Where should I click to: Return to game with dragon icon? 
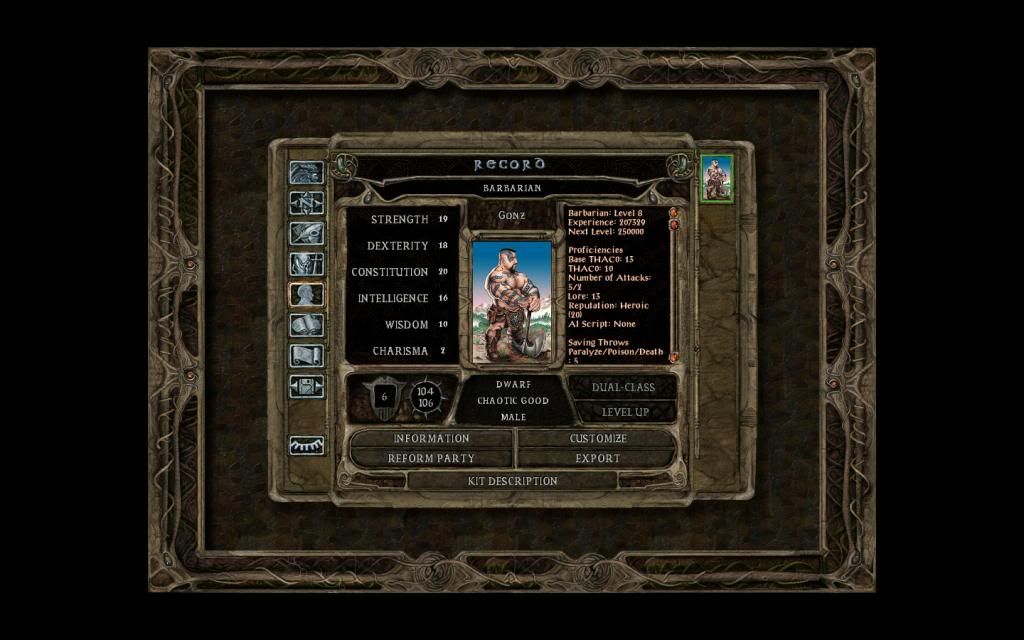(x=306, y=172)
